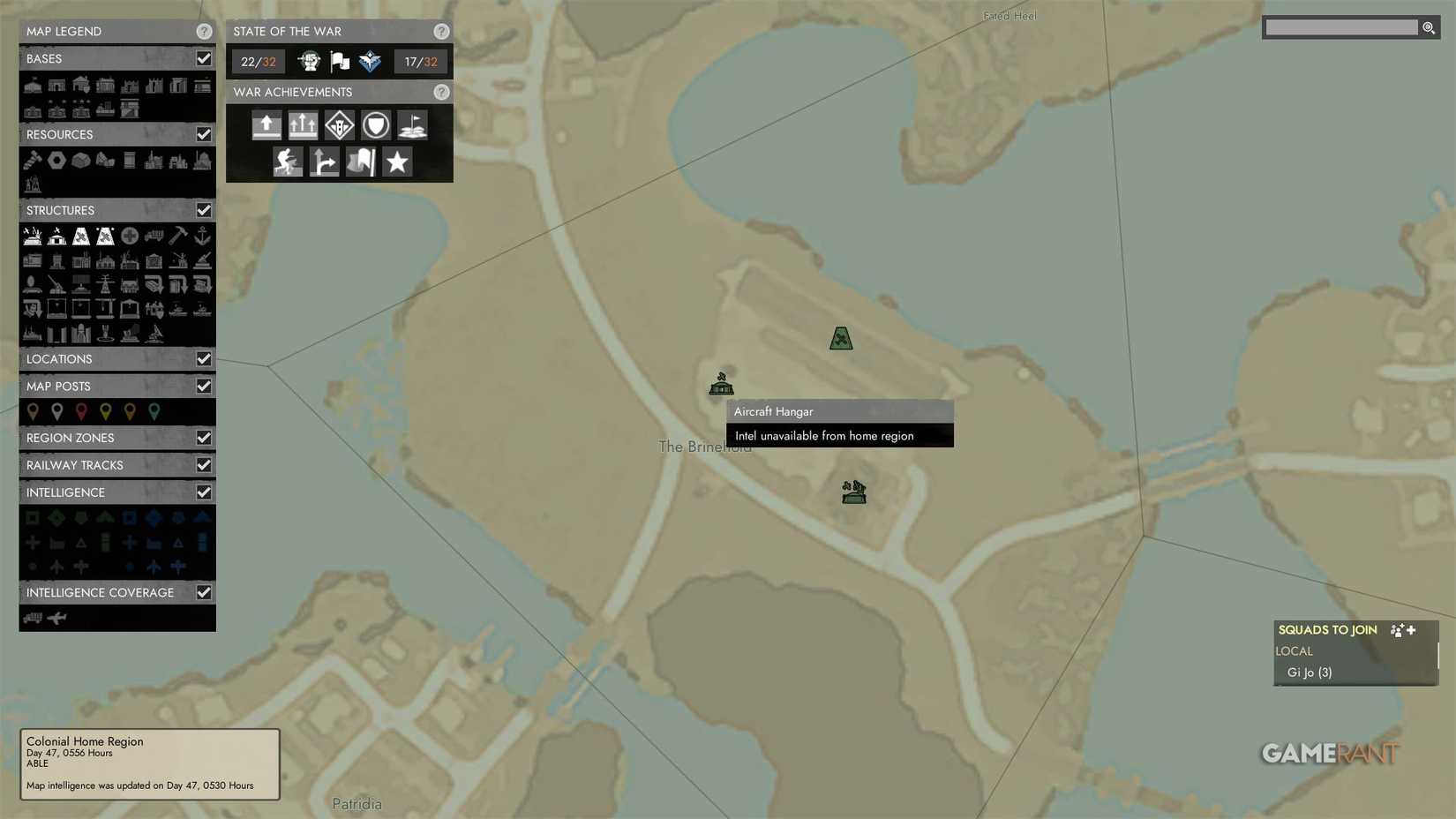Collapse the RESOURCES section header
The image size is (1456, 819).
click(59, 134)
